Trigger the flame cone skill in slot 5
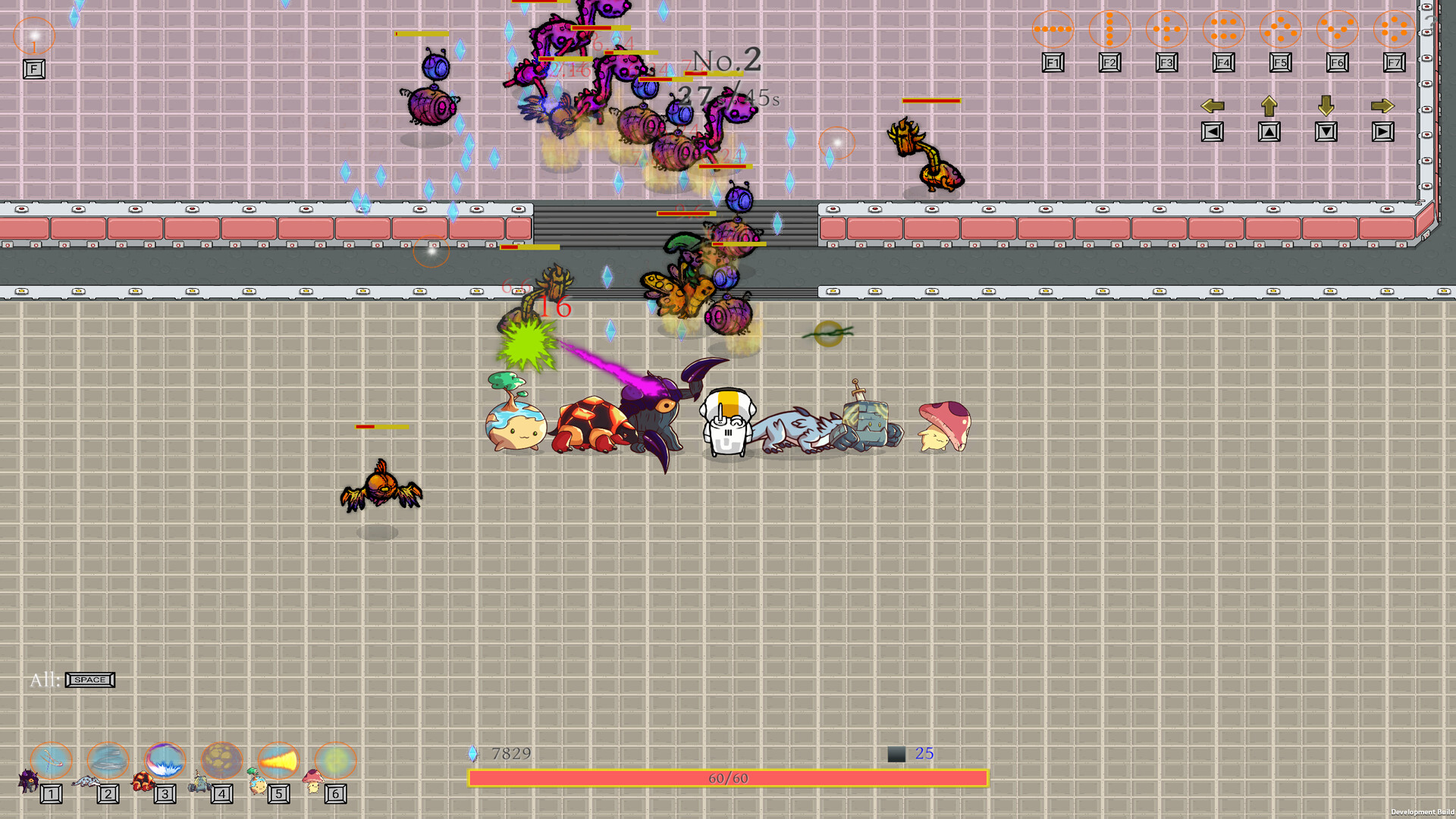1456x819 pixels. tap(278, 761)
